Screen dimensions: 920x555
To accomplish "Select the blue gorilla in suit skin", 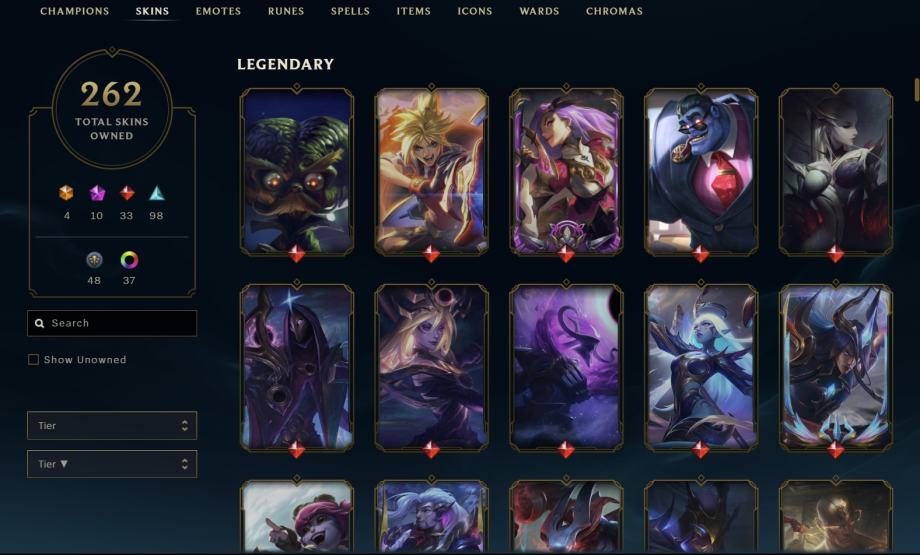I will point(700,170).
